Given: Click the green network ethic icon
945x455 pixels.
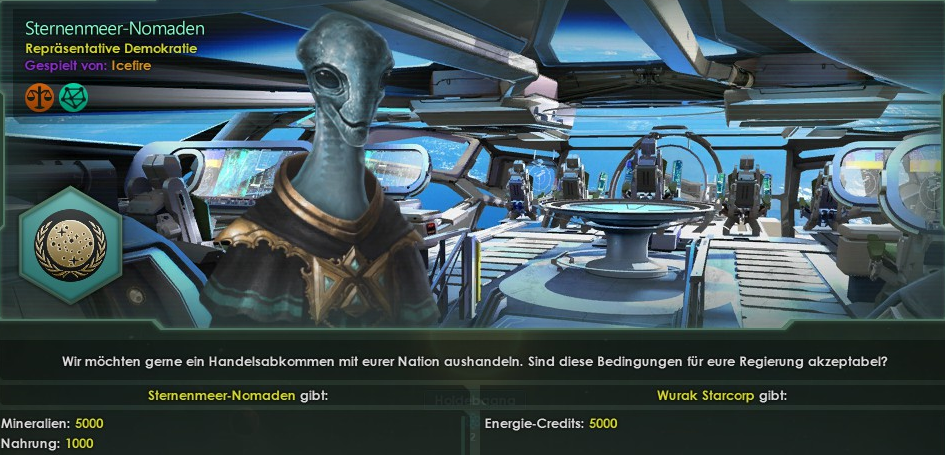Looking at the screenshot, I should 71,97.
